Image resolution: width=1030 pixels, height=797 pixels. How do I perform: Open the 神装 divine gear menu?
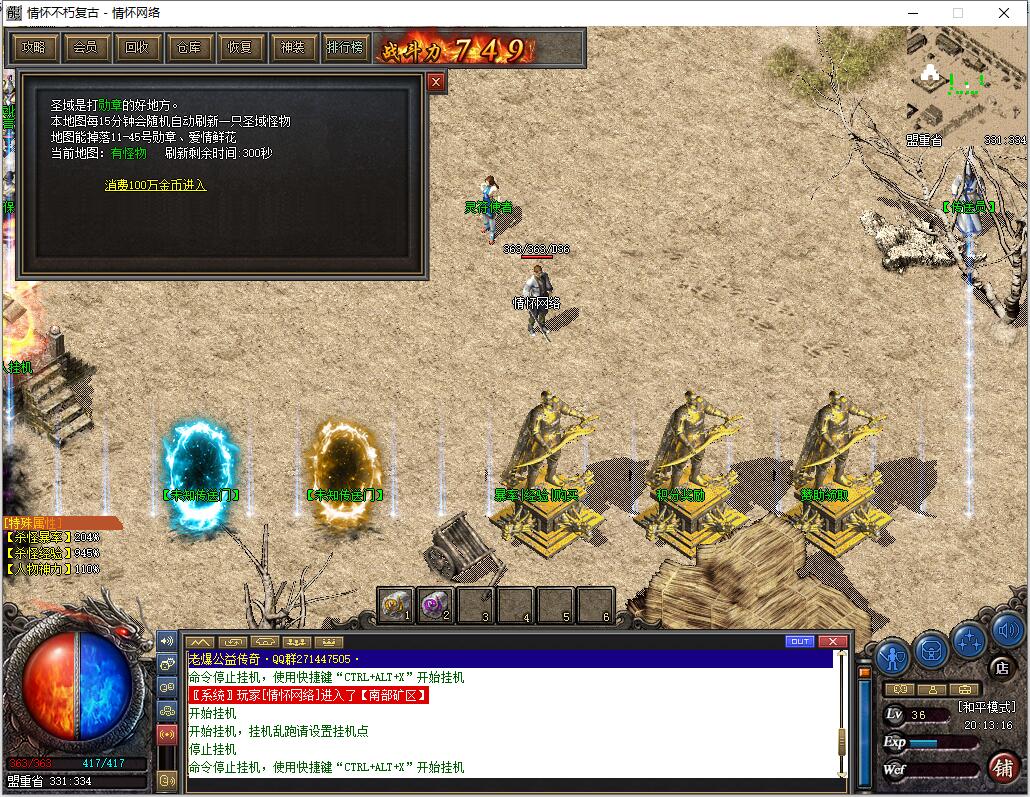(293, 47)
